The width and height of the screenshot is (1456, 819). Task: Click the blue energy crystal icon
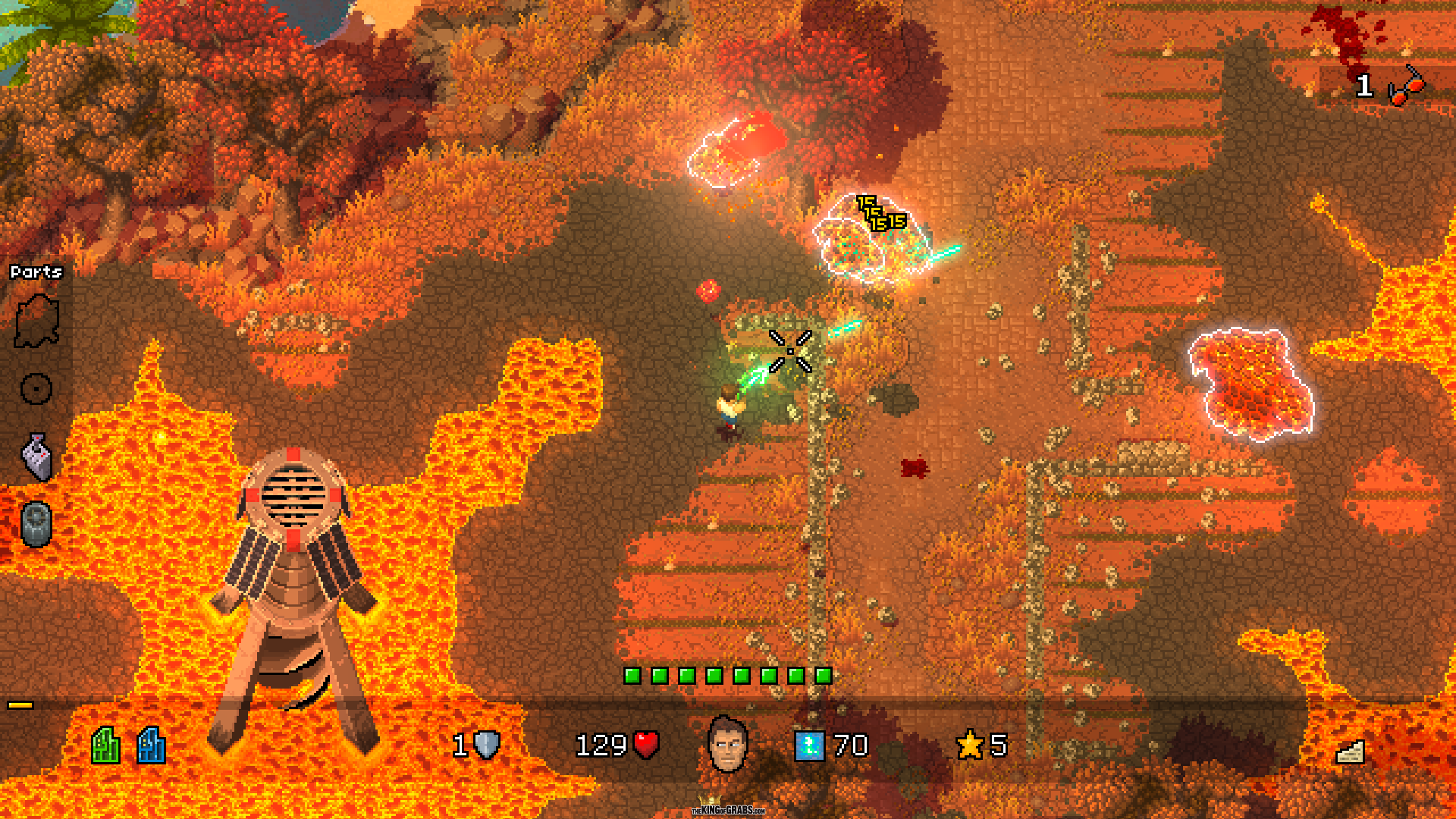tap(809, 745)
